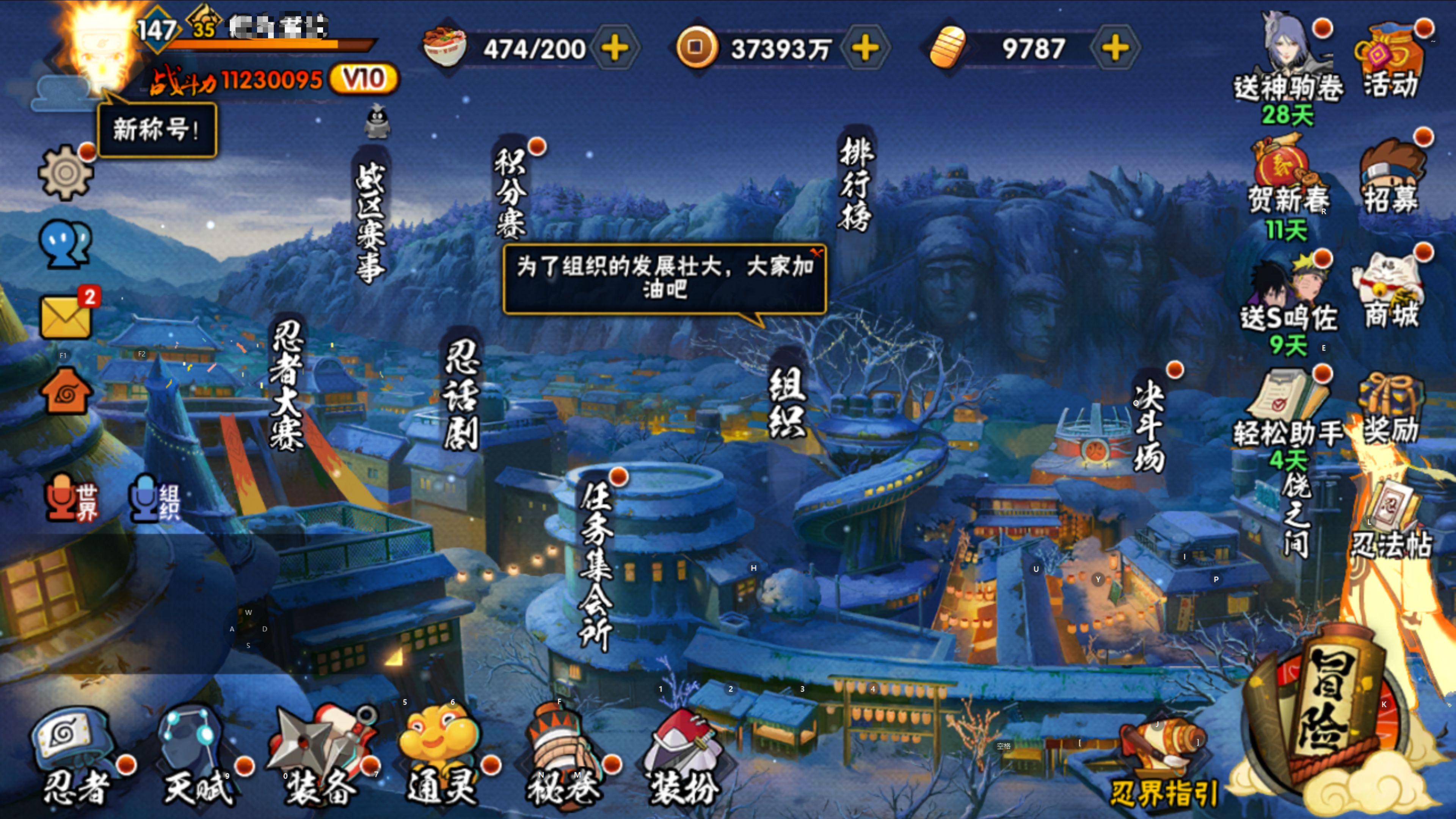
Task: Open the 天赋 talent menu
Action: coord(195,758)
